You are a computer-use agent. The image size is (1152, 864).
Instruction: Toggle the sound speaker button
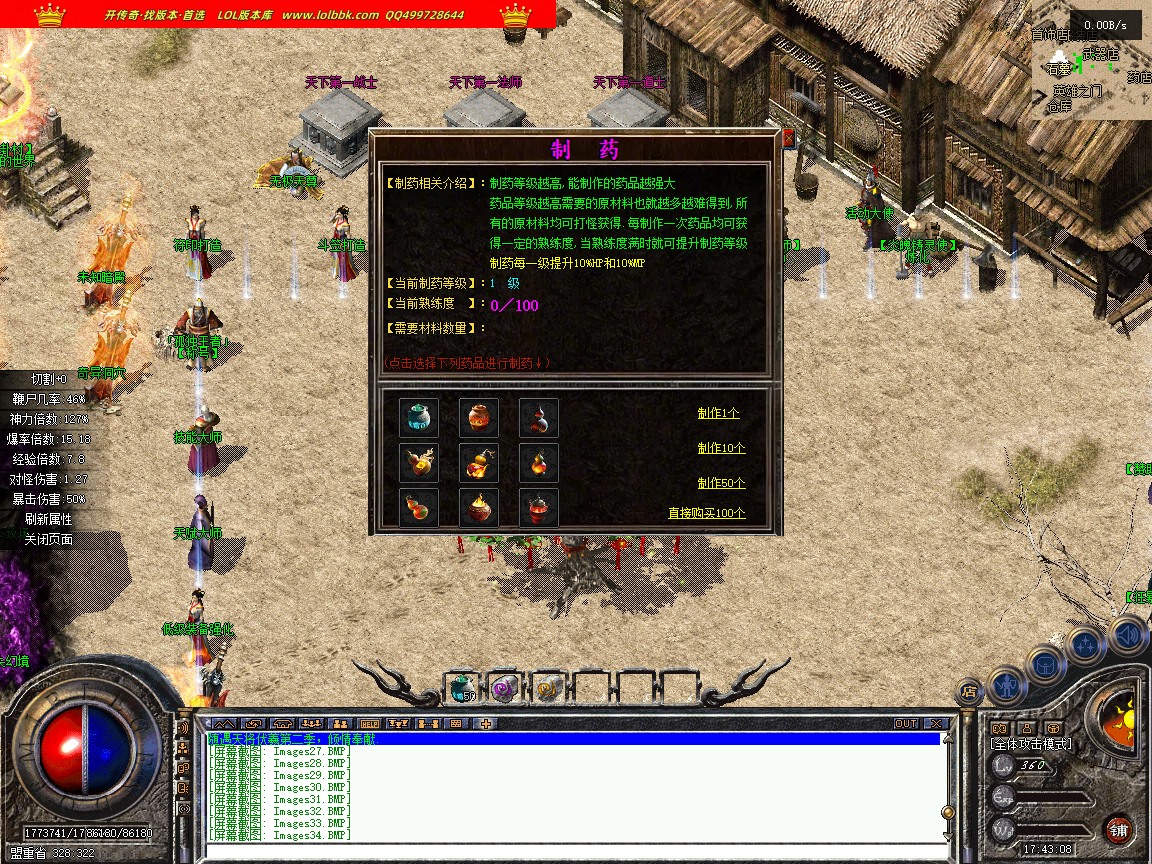(1127, 634)
